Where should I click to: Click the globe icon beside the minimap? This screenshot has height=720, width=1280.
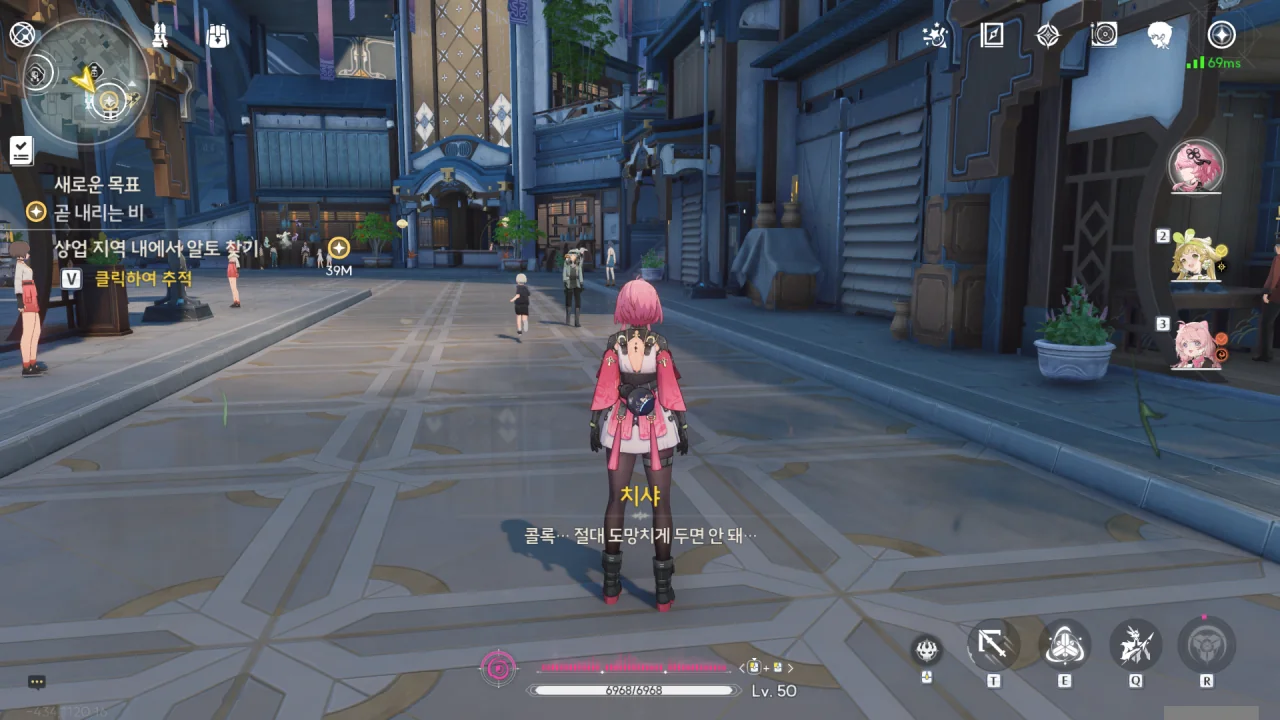point(22,35)
